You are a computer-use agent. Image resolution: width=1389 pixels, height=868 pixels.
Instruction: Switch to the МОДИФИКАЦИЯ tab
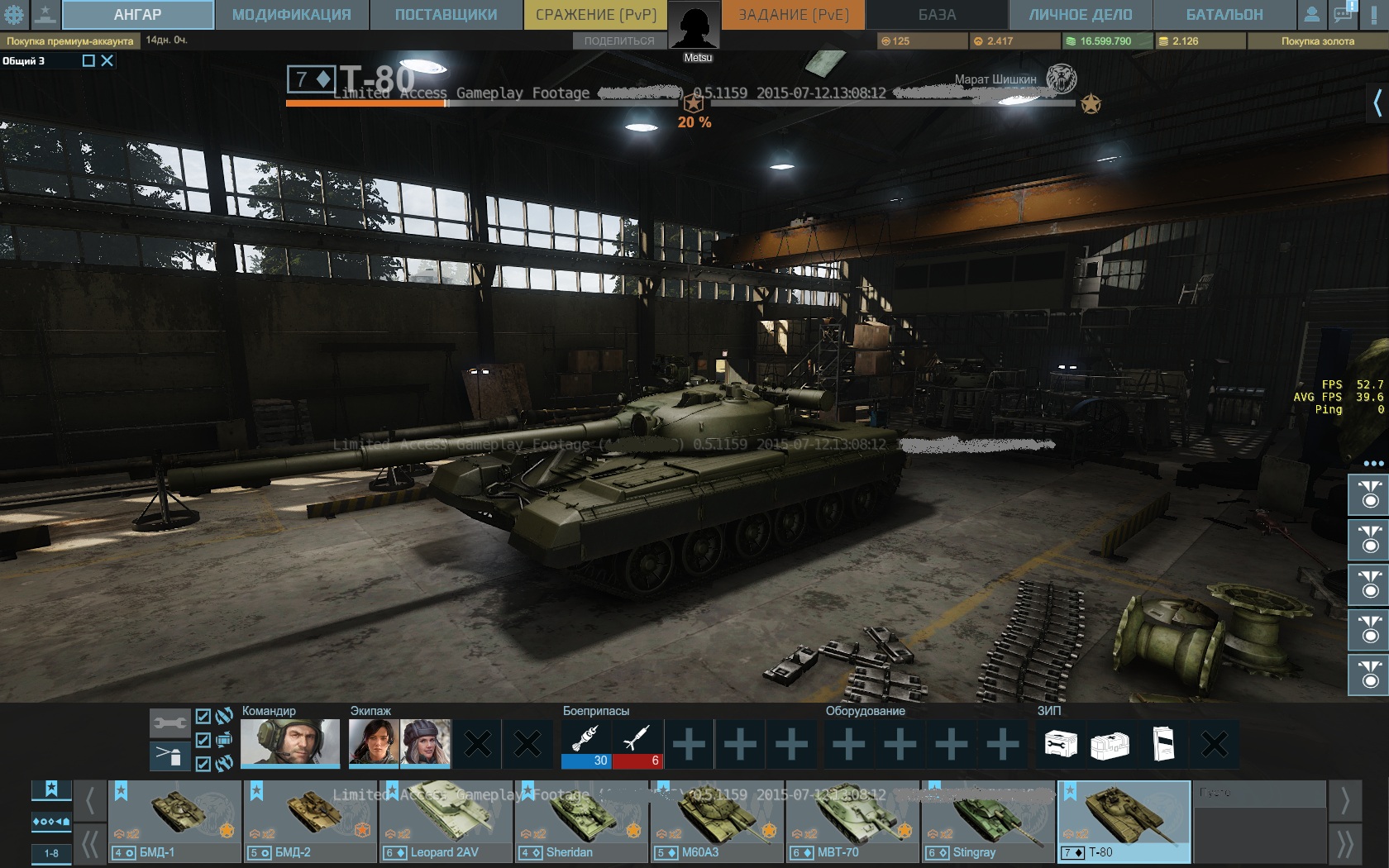(291, 15)
